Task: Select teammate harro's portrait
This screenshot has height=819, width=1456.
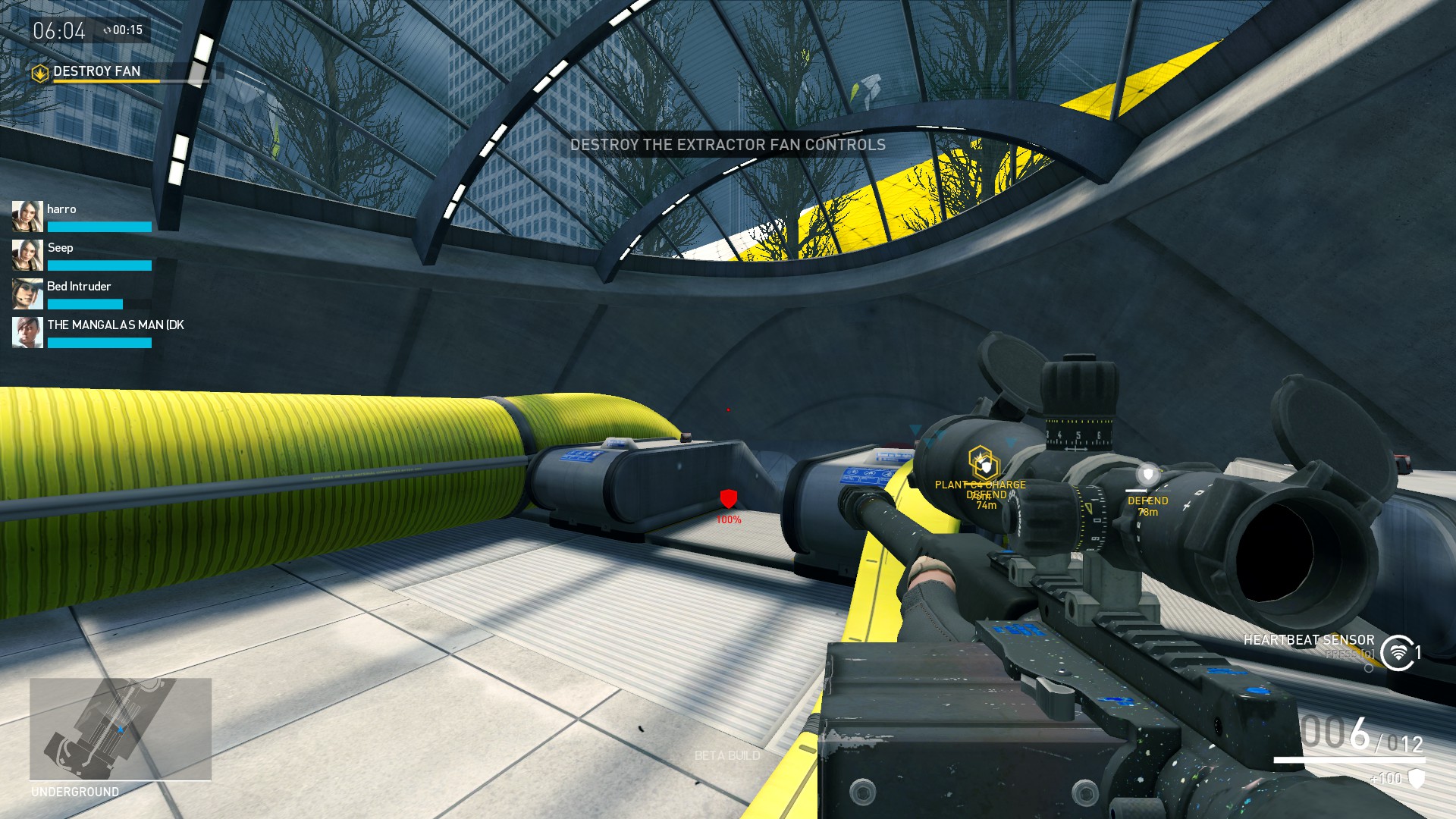Action: click(27, 216)
